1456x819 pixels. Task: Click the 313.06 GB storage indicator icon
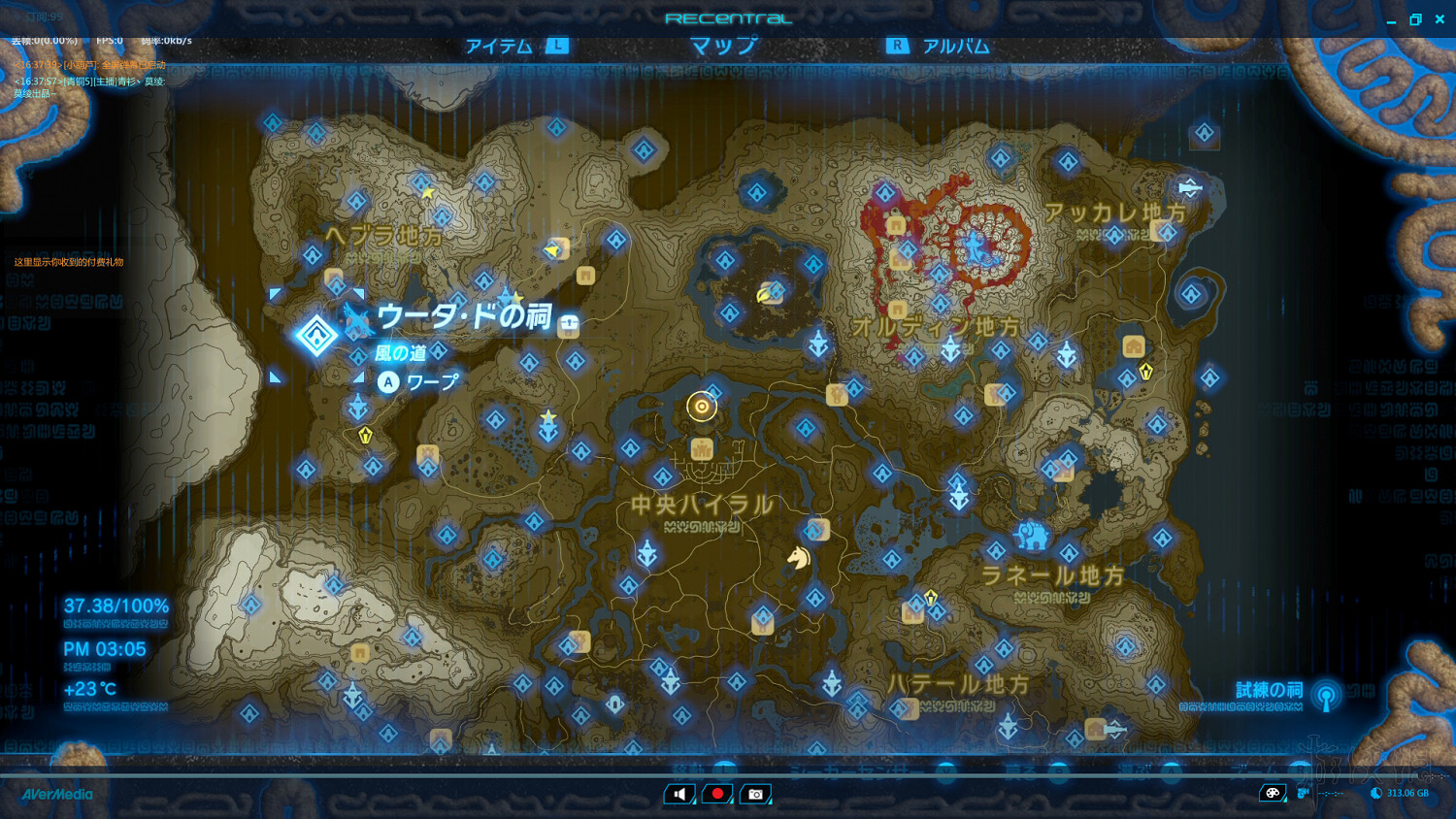pyautogui.click(x=1374, y=793)
